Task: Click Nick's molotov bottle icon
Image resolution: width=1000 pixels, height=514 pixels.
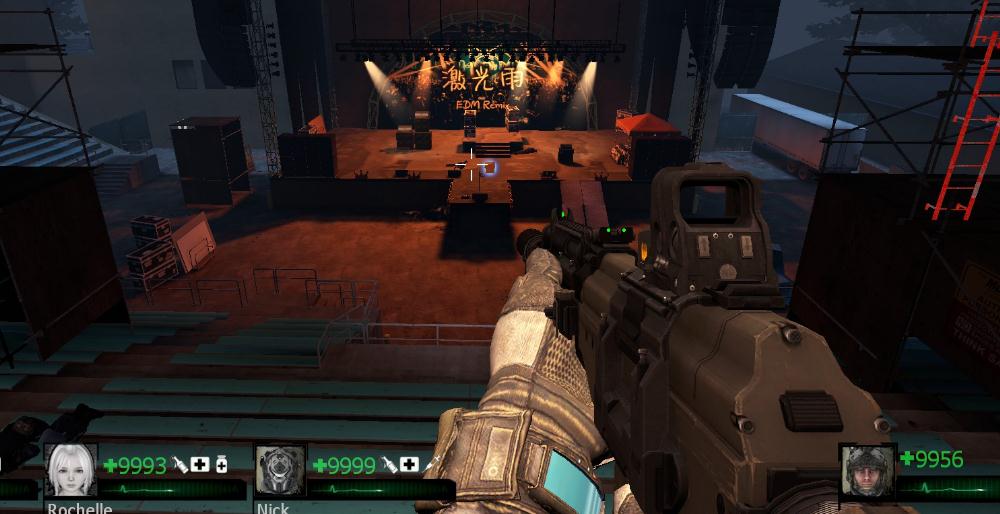Action: pos(388,465)
